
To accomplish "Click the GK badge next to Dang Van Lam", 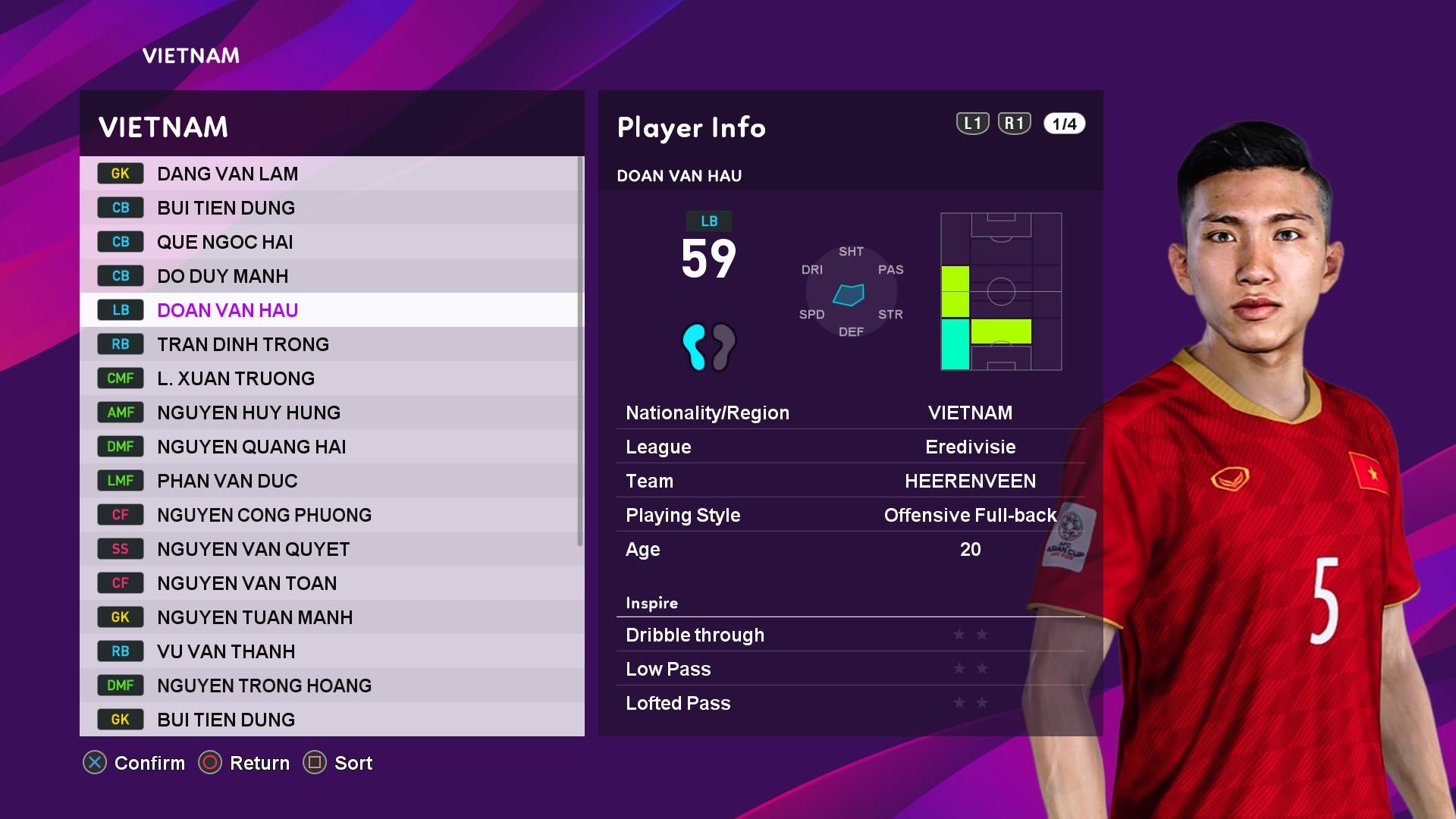I will coord(120,174).
